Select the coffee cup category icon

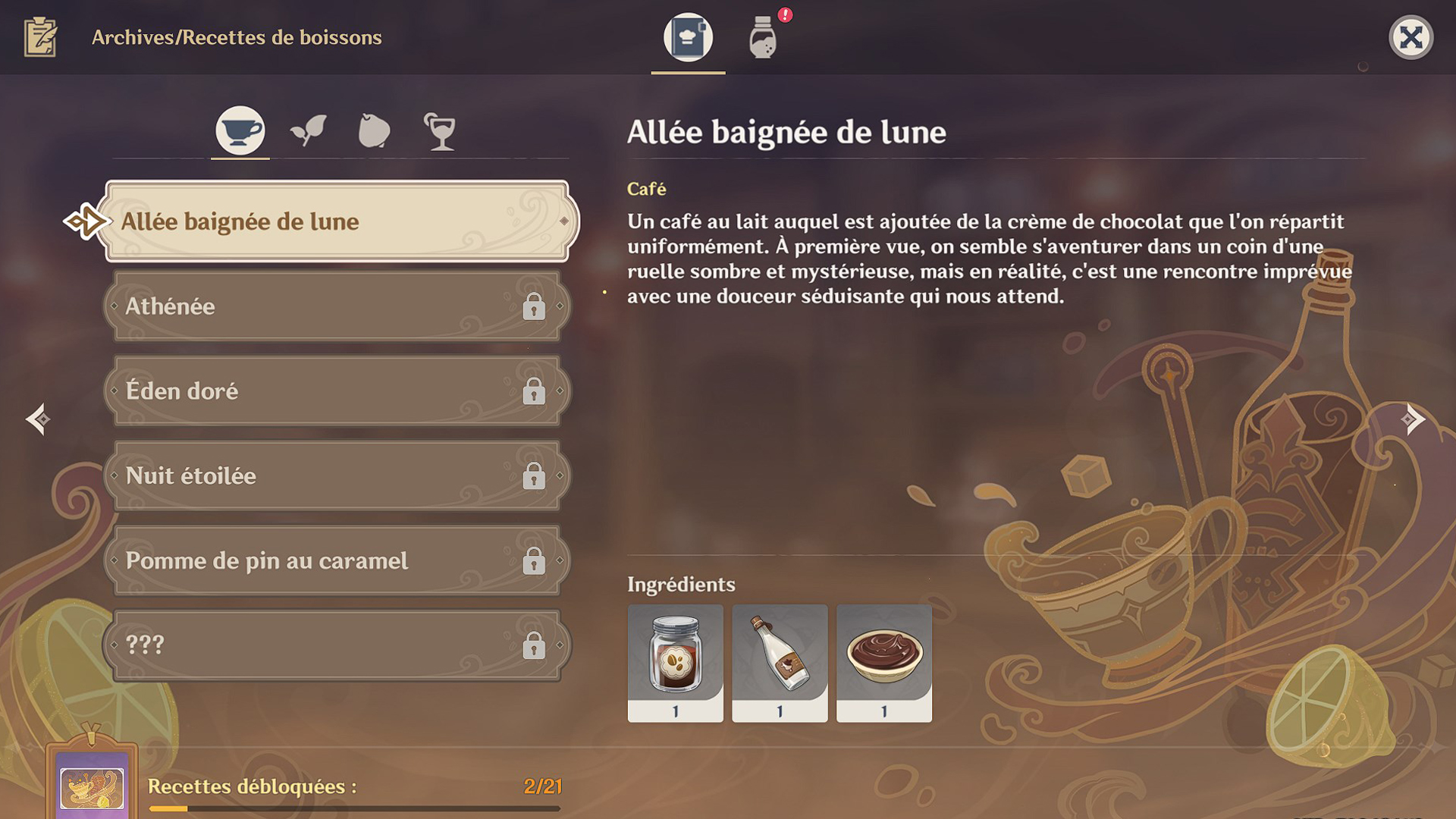coord(239,130)
